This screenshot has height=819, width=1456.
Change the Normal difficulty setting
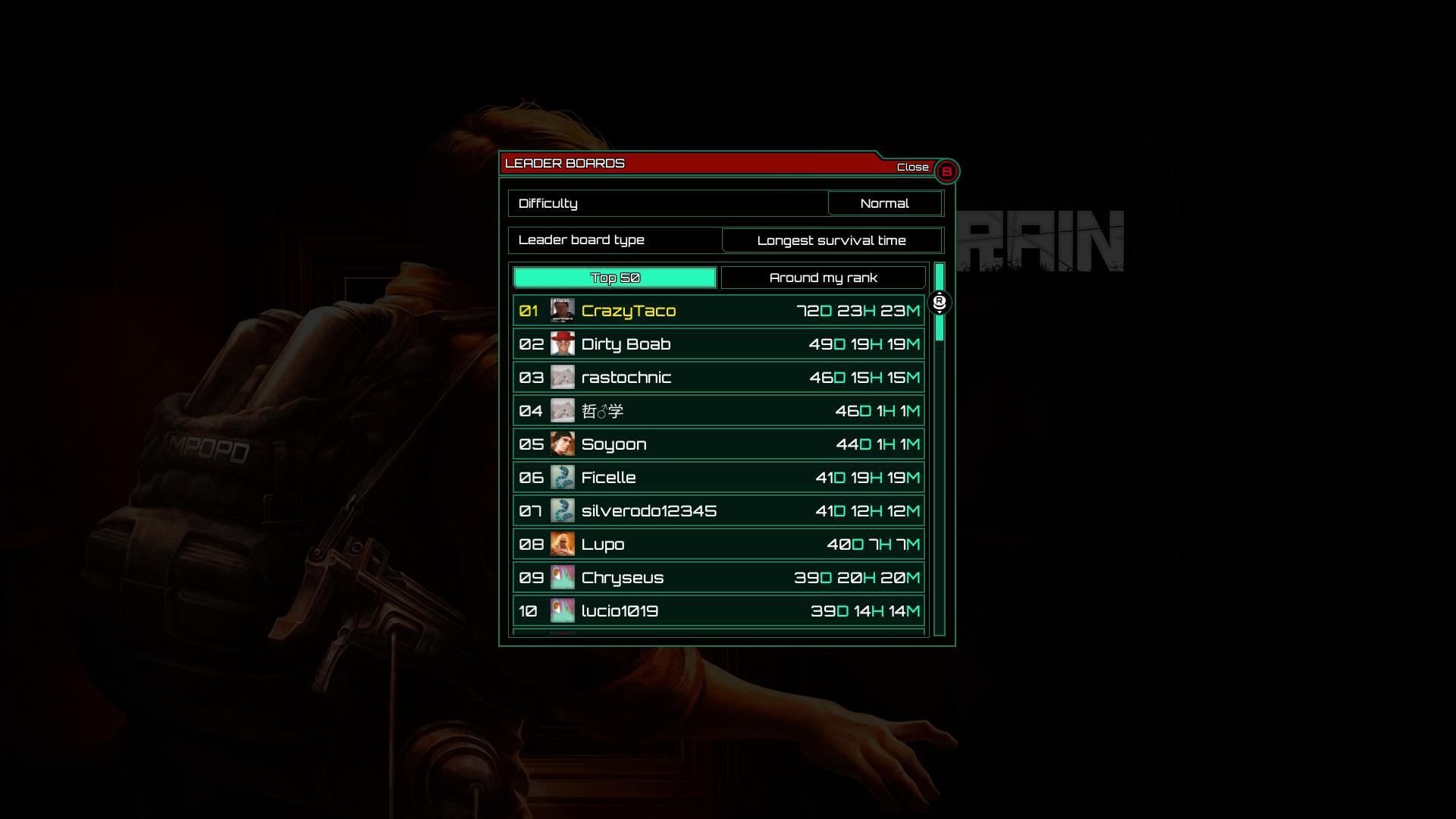point(884,203)
